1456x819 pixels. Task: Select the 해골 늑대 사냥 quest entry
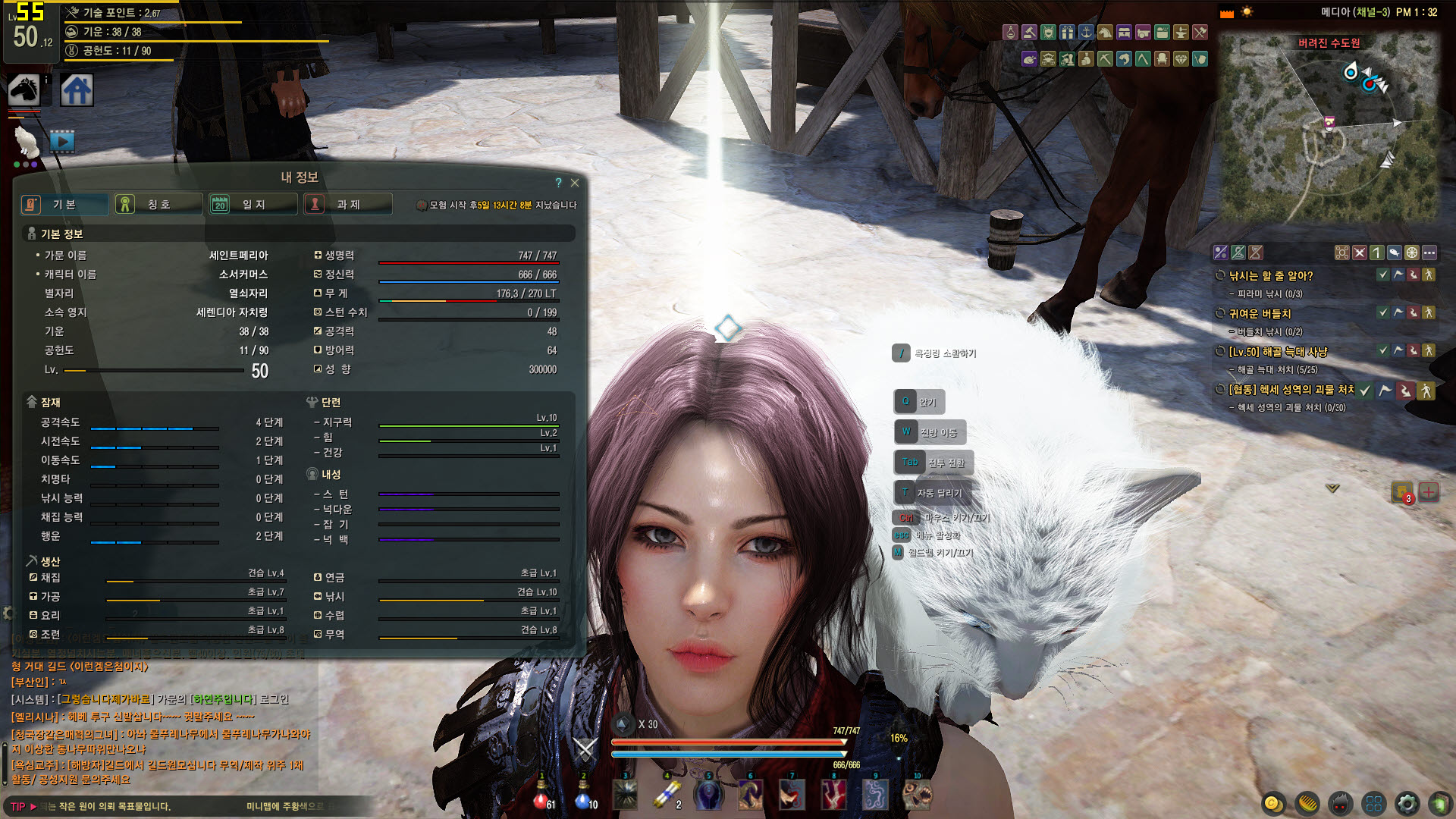point(1278,352)
